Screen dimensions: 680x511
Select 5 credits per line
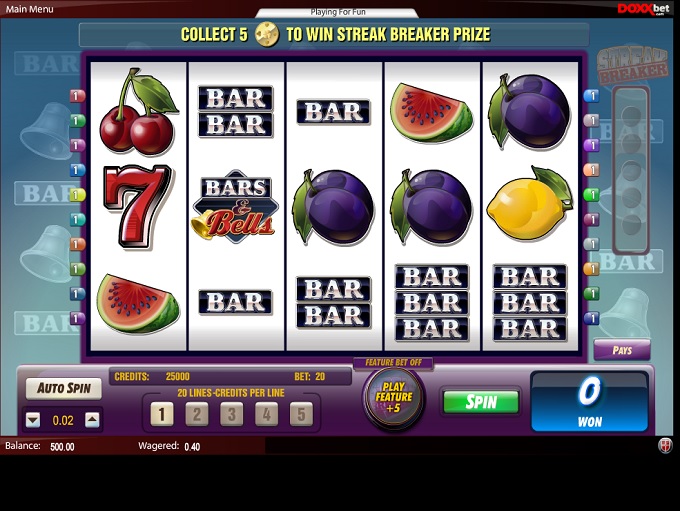301,414
